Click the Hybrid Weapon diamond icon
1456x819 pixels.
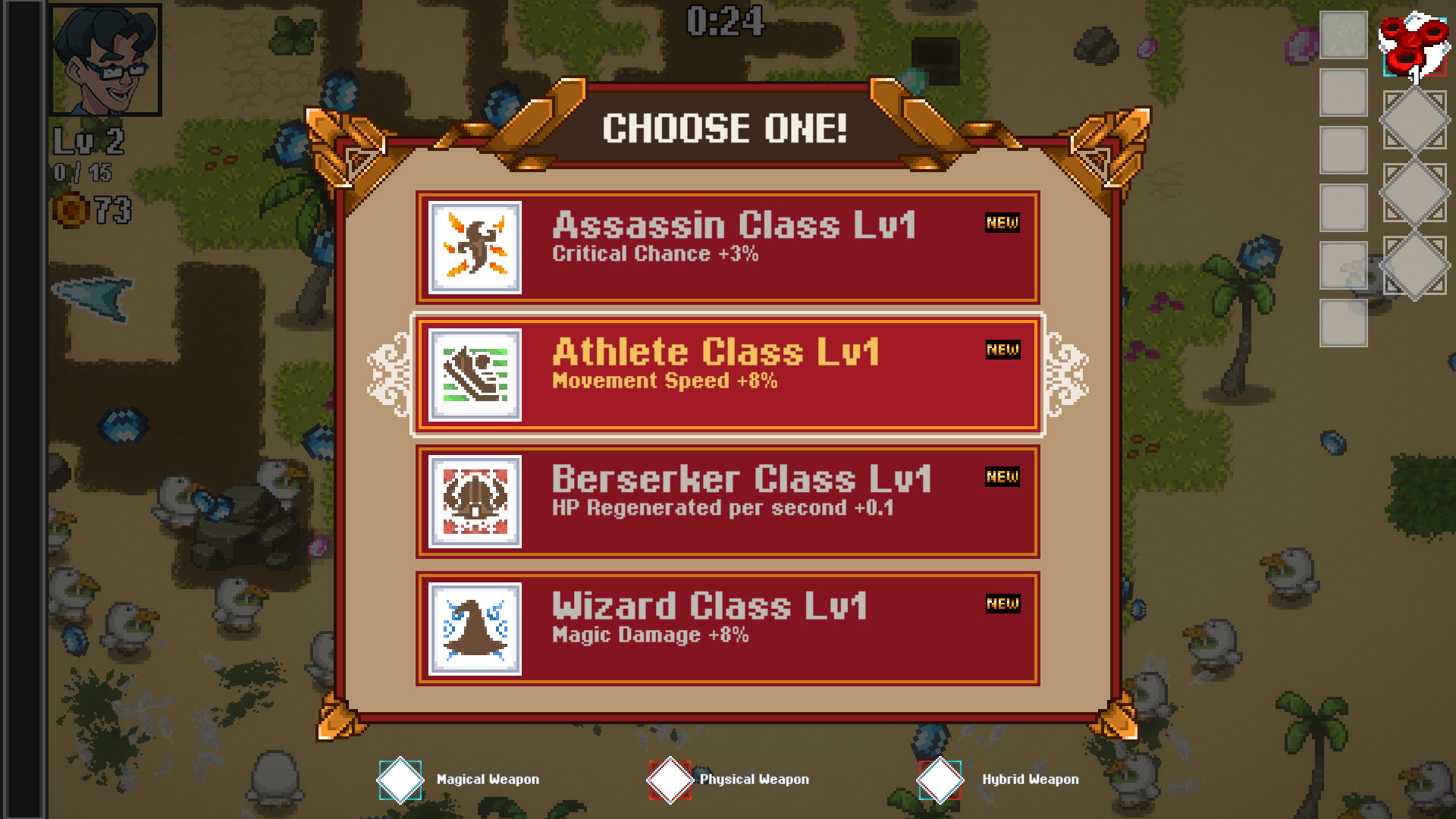940,779
